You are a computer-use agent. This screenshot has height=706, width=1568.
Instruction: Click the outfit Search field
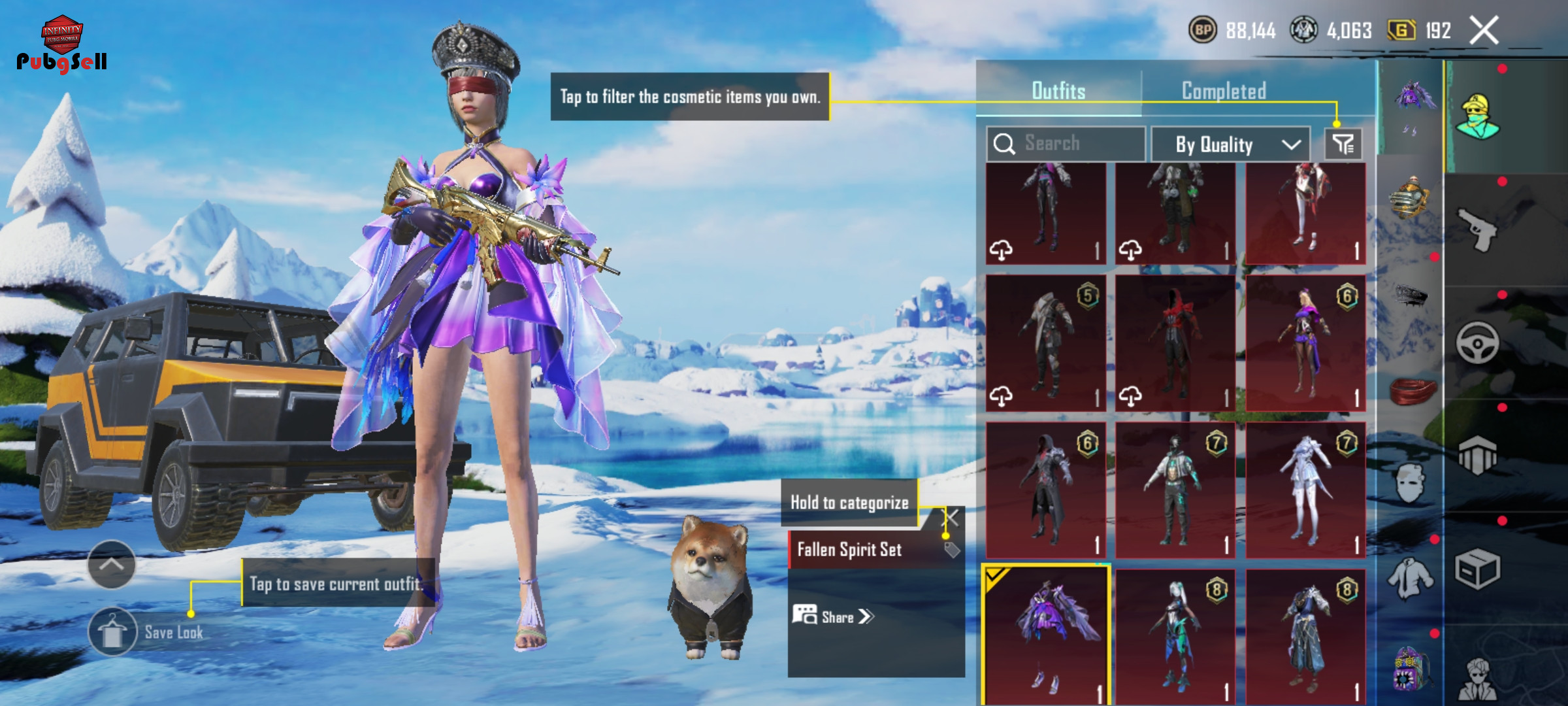pos(1066,143)
